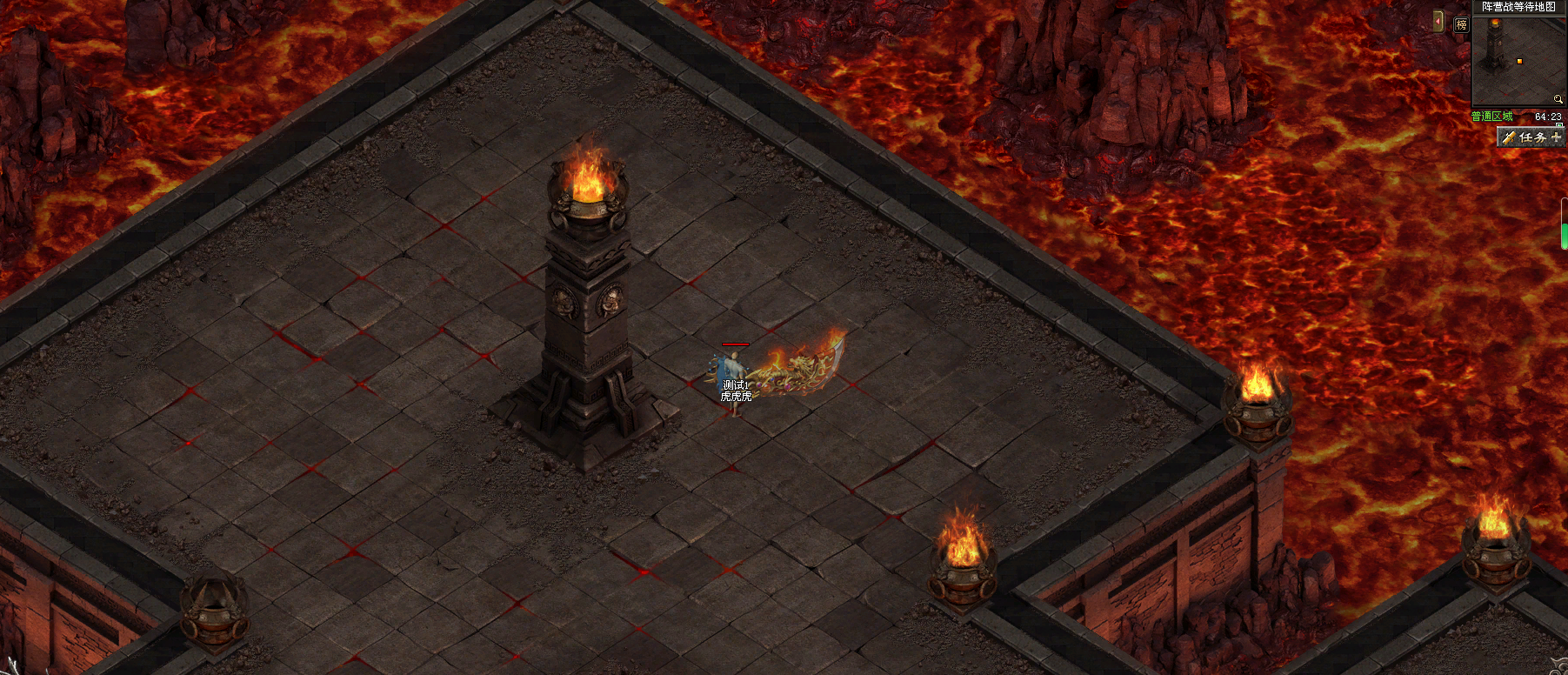
Task: Click the minimap of the waiting area
Action: (x=1517, y=59)
